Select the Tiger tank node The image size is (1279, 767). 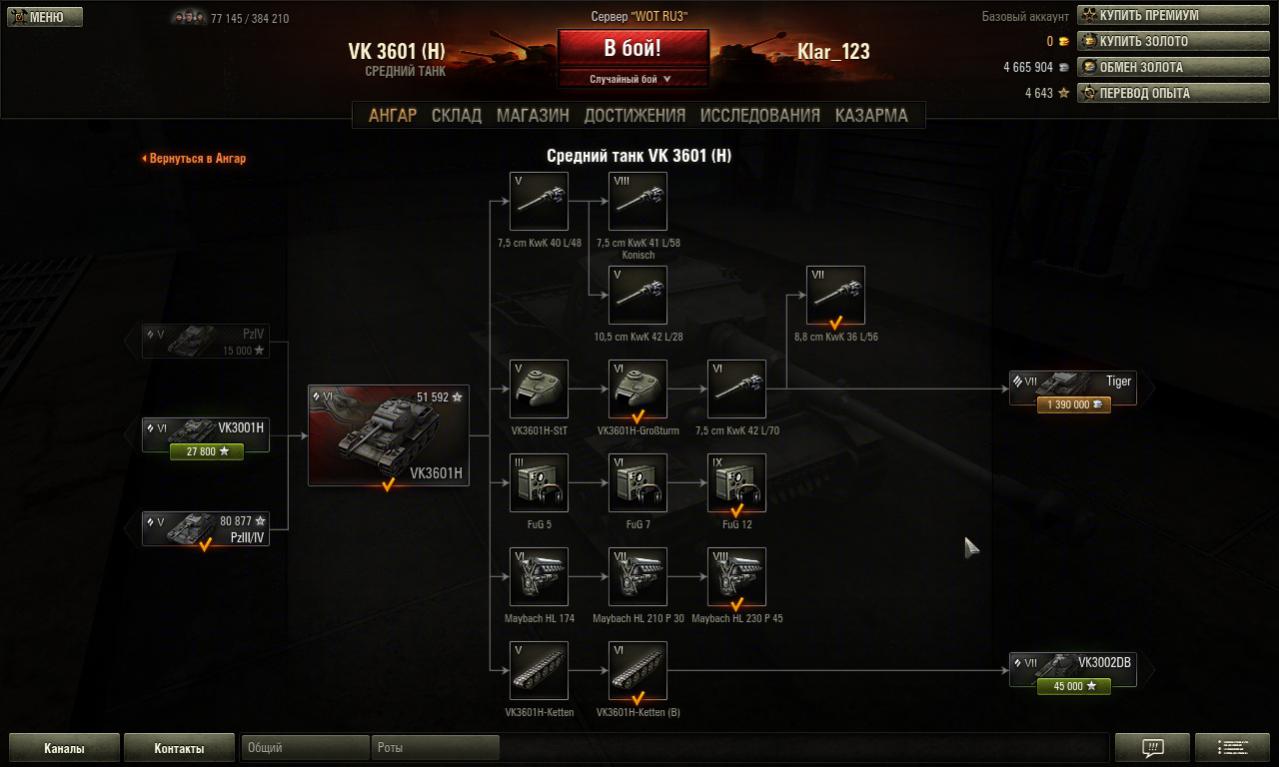[1073, 388]
